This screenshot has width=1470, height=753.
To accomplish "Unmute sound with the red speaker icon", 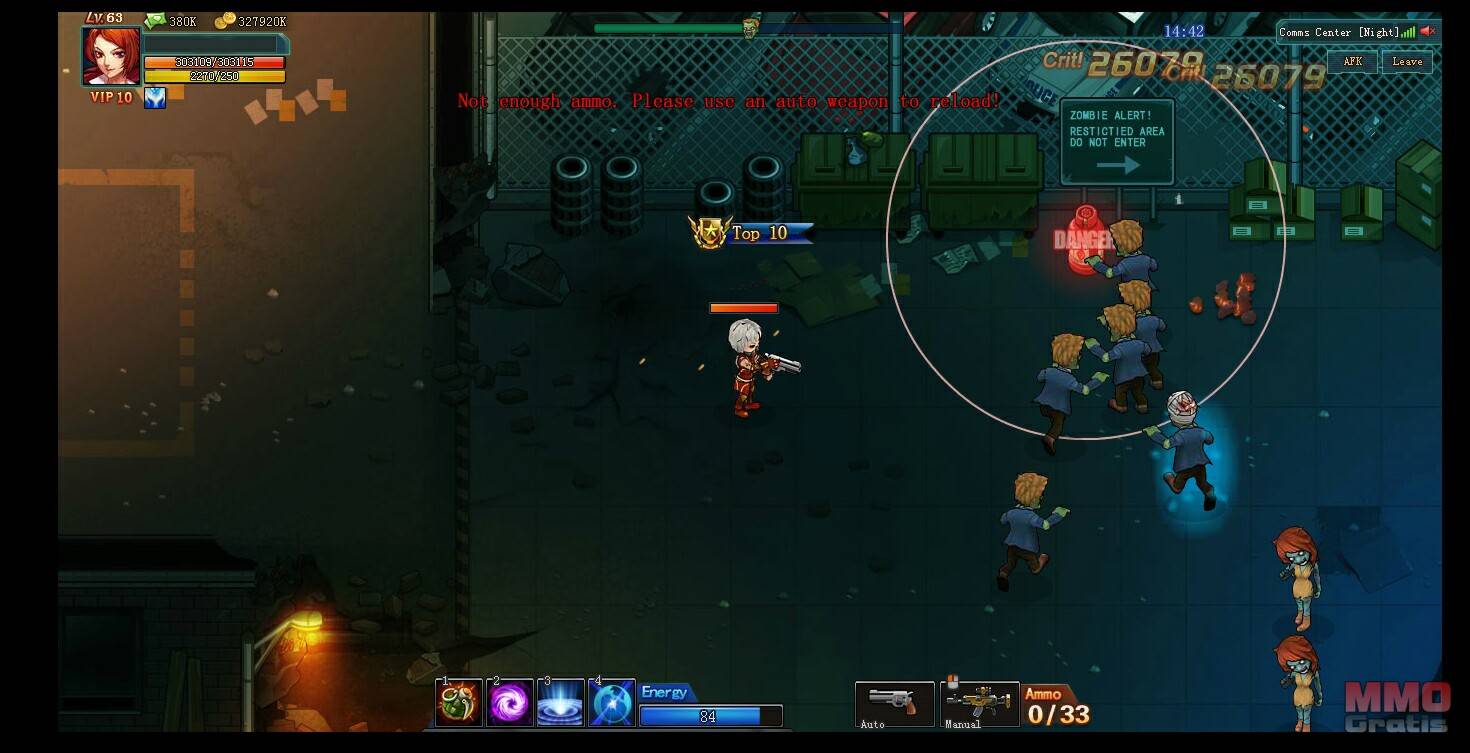I will click(1428, 32).
